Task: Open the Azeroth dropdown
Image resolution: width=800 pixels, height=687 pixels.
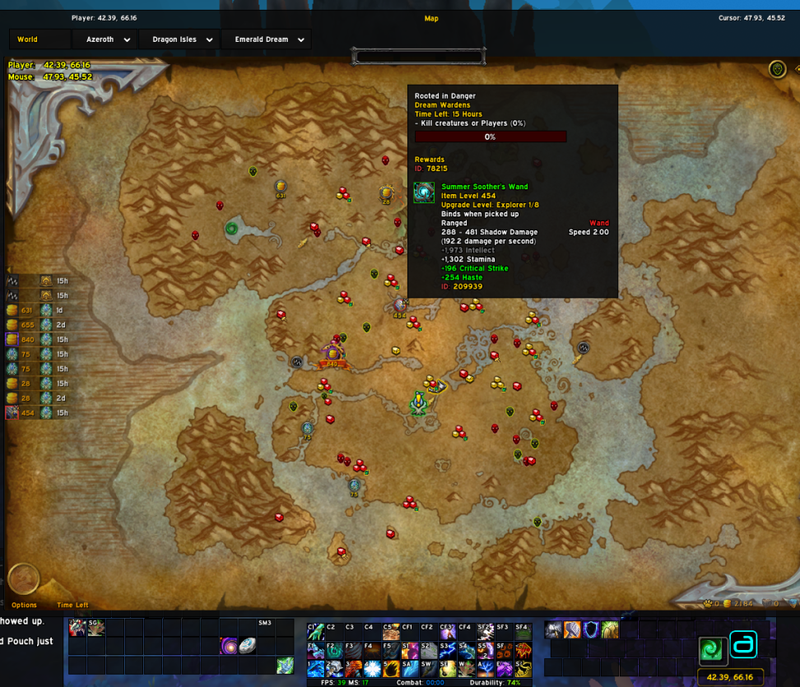Action: (x=103, y=40)
